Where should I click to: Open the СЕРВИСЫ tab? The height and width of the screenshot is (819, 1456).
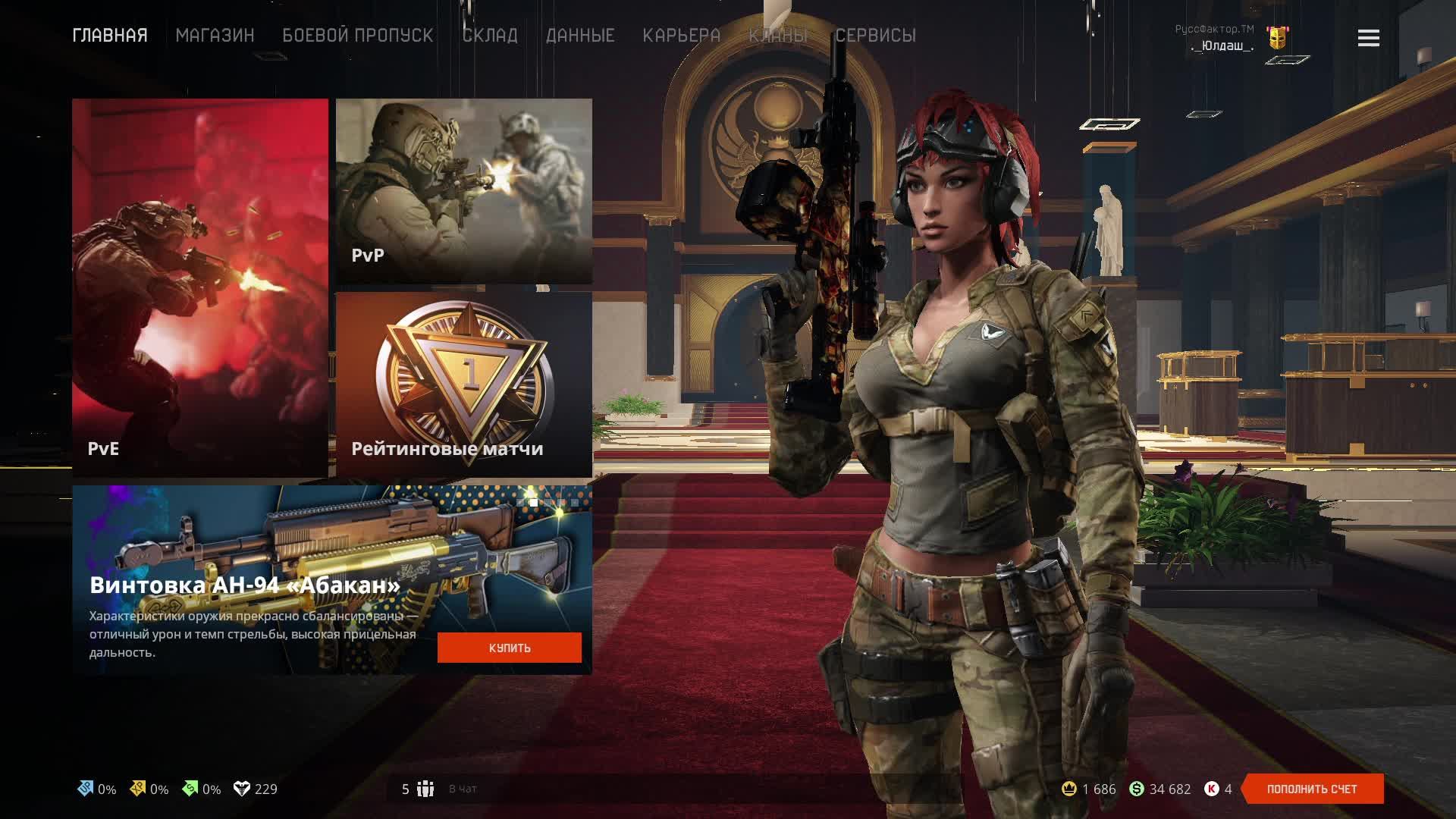876,36
